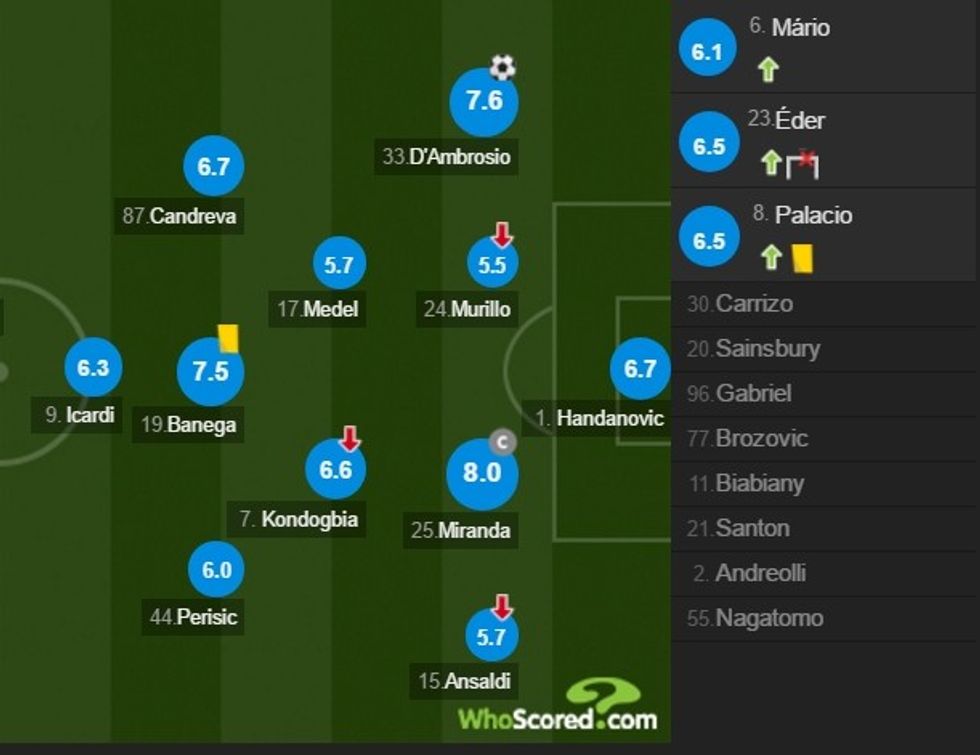Select D'Ambrosio's 7.6 rating bubble
This screenshot has width=980, height=755.
pyautogui.click(x=484, y=102)
